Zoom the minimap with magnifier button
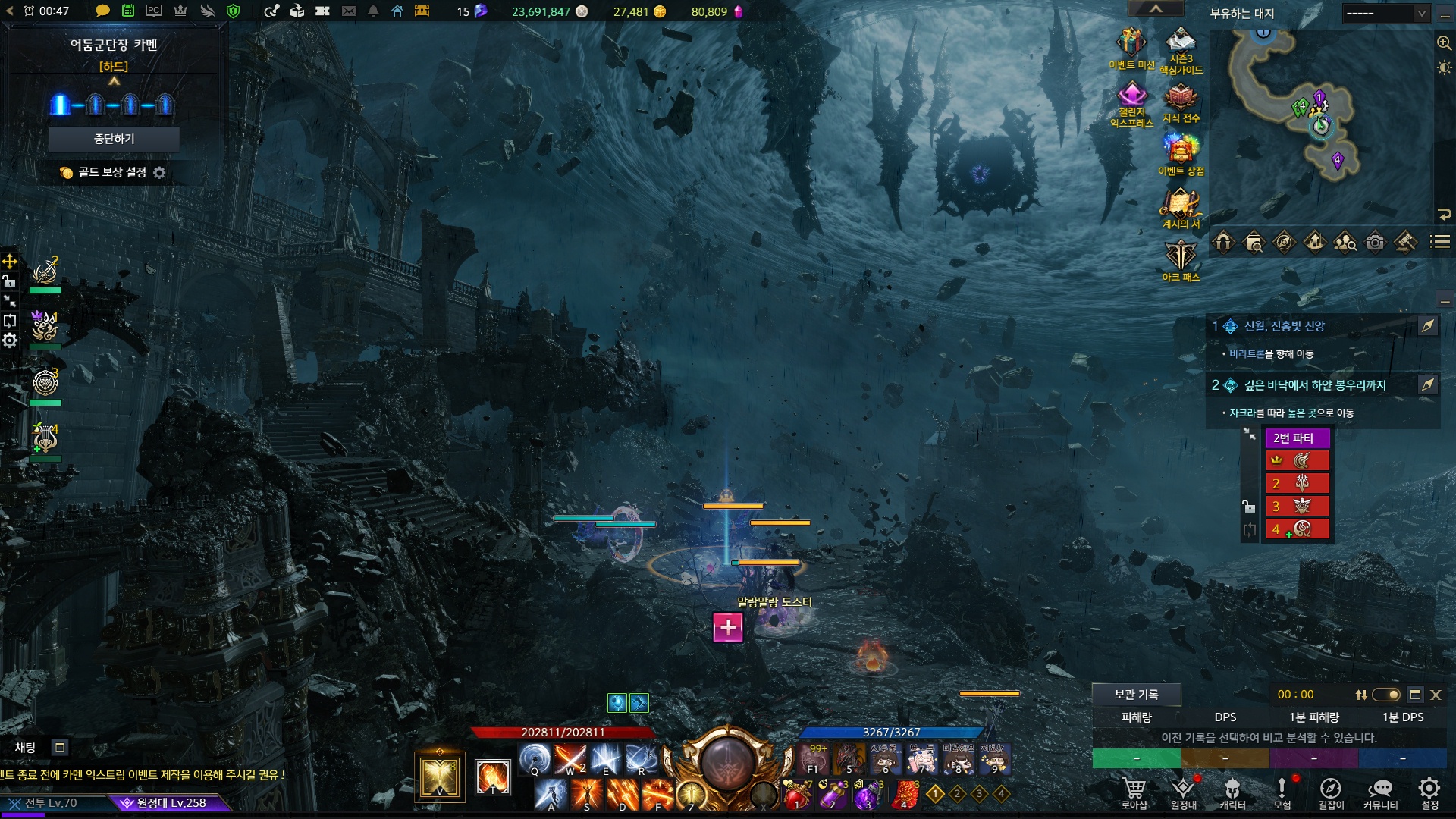The height and width of the screenshot is (819, 1456). tap(1444, 43)
